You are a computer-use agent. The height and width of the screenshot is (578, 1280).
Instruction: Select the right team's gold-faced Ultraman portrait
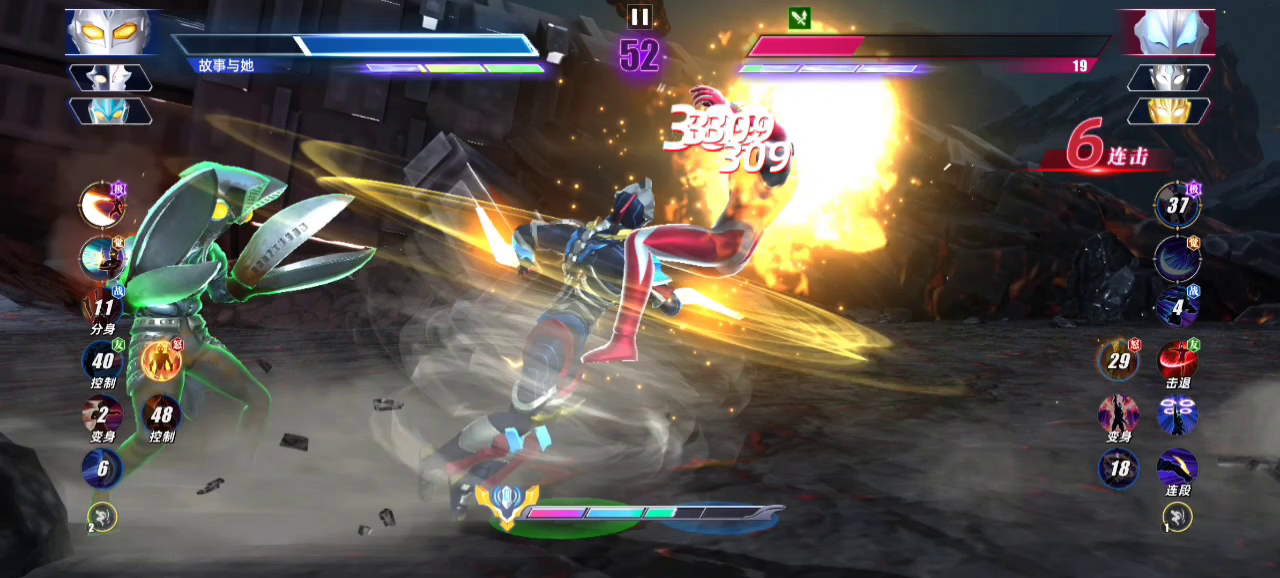tap(1168, 110)
